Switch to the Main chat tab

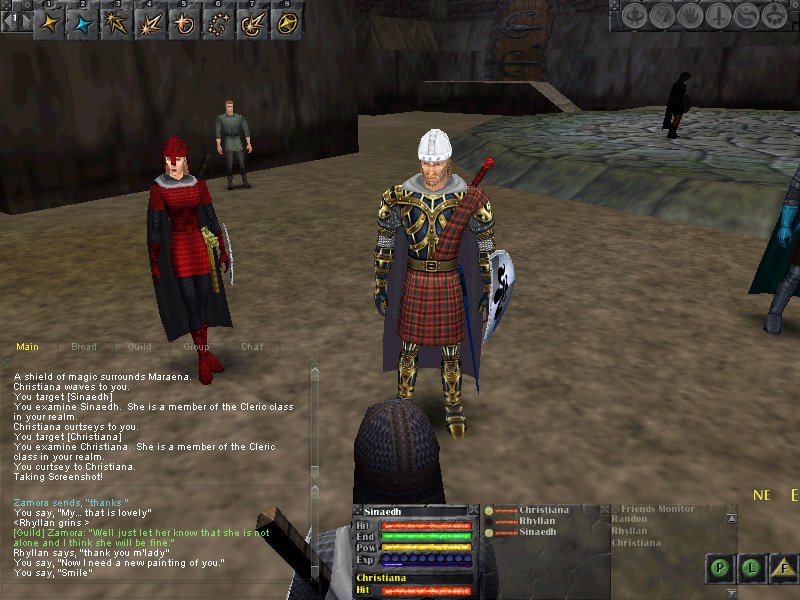[28, 347]
